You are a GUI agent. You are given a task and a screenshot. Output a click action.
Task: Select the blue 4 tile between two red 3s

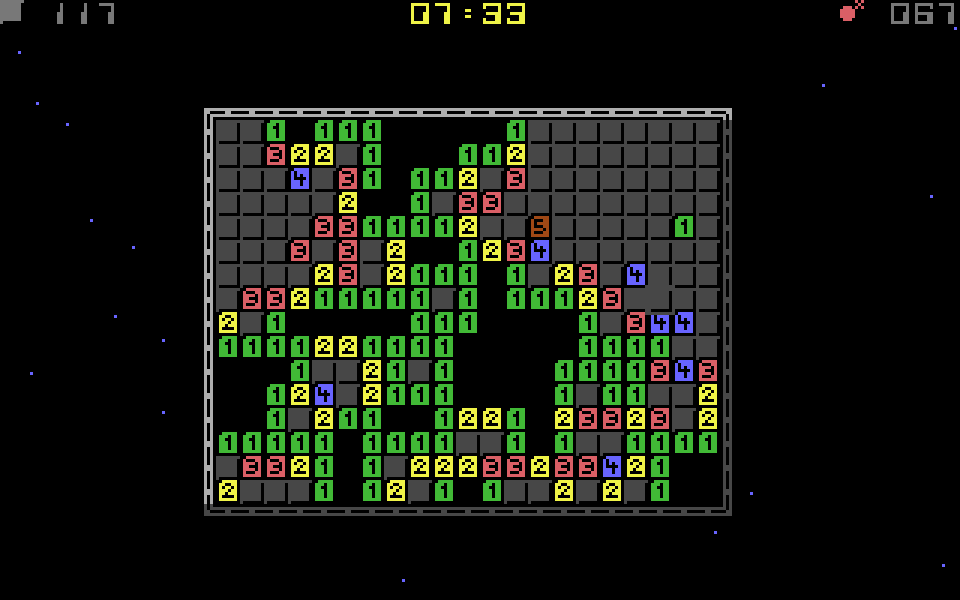tap(684, 370)
